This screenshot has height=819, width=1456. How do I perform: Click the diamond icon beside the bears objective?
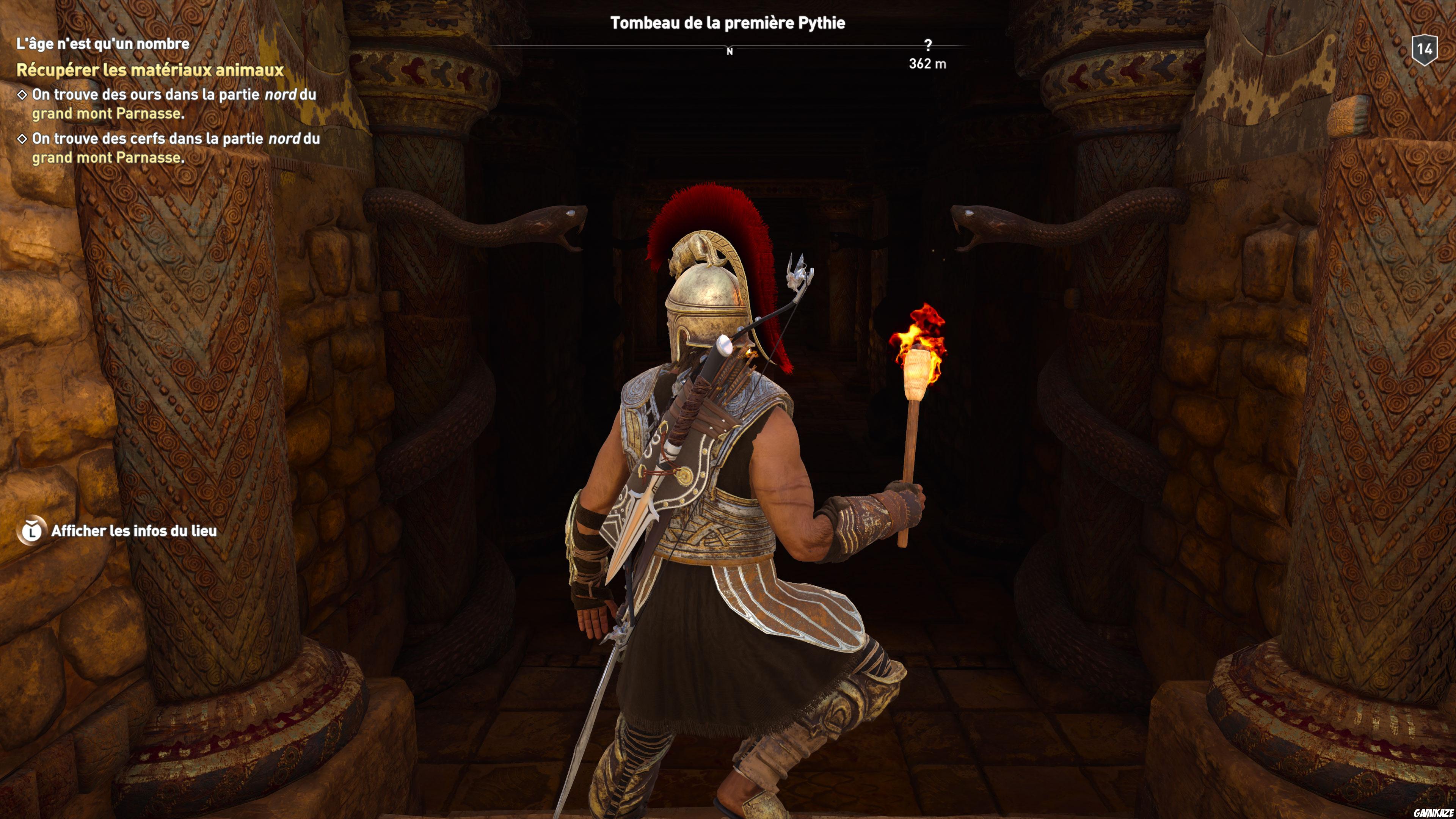pos(23,95)
